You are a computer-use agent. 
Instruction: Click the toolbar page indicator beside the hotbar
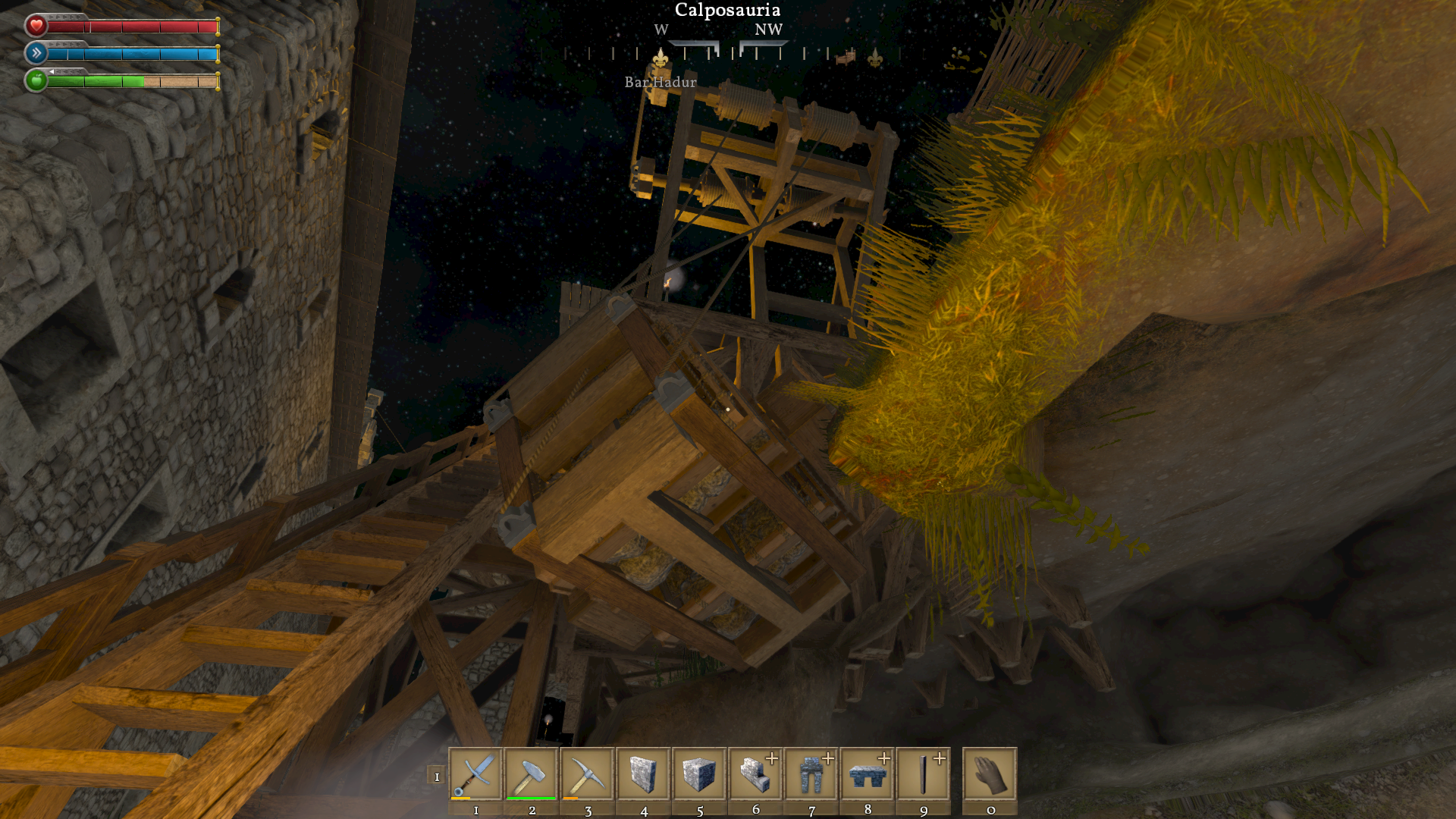pyautogui.click(x=437, y=776)
